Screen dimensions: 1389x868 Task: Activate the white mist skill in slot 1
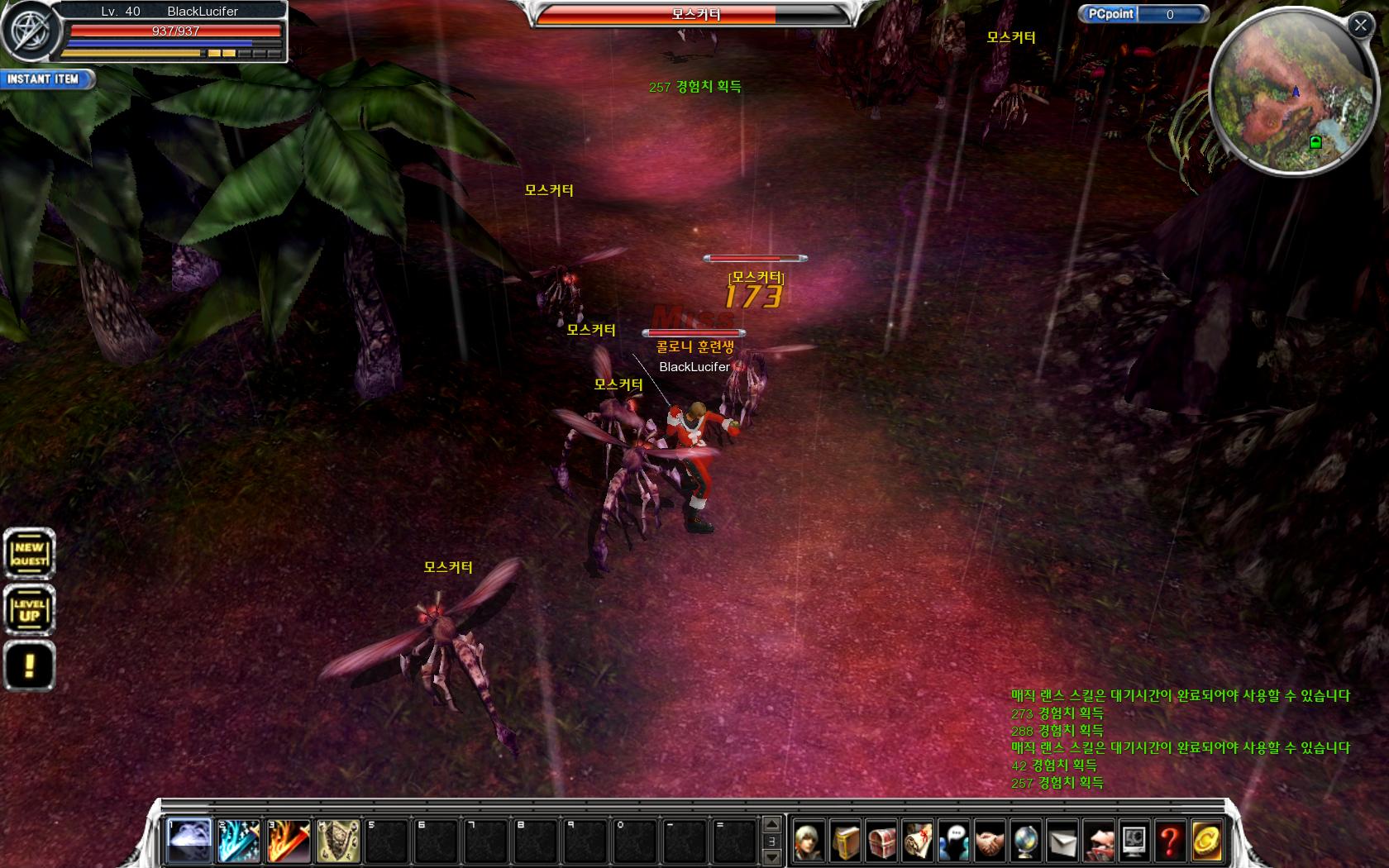click(189, 840)
